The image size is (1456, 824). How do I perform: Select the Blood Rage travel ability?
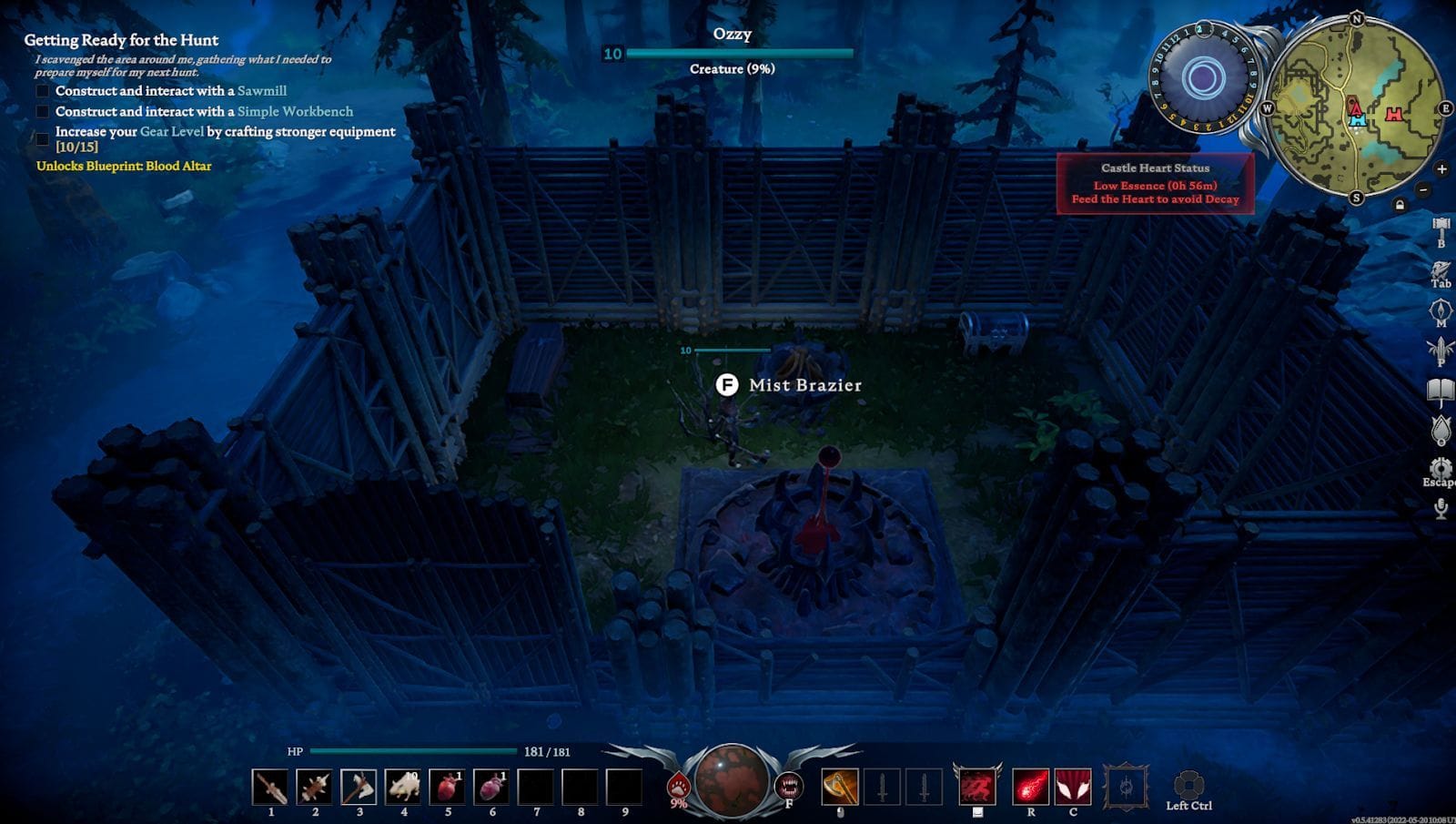976,786
